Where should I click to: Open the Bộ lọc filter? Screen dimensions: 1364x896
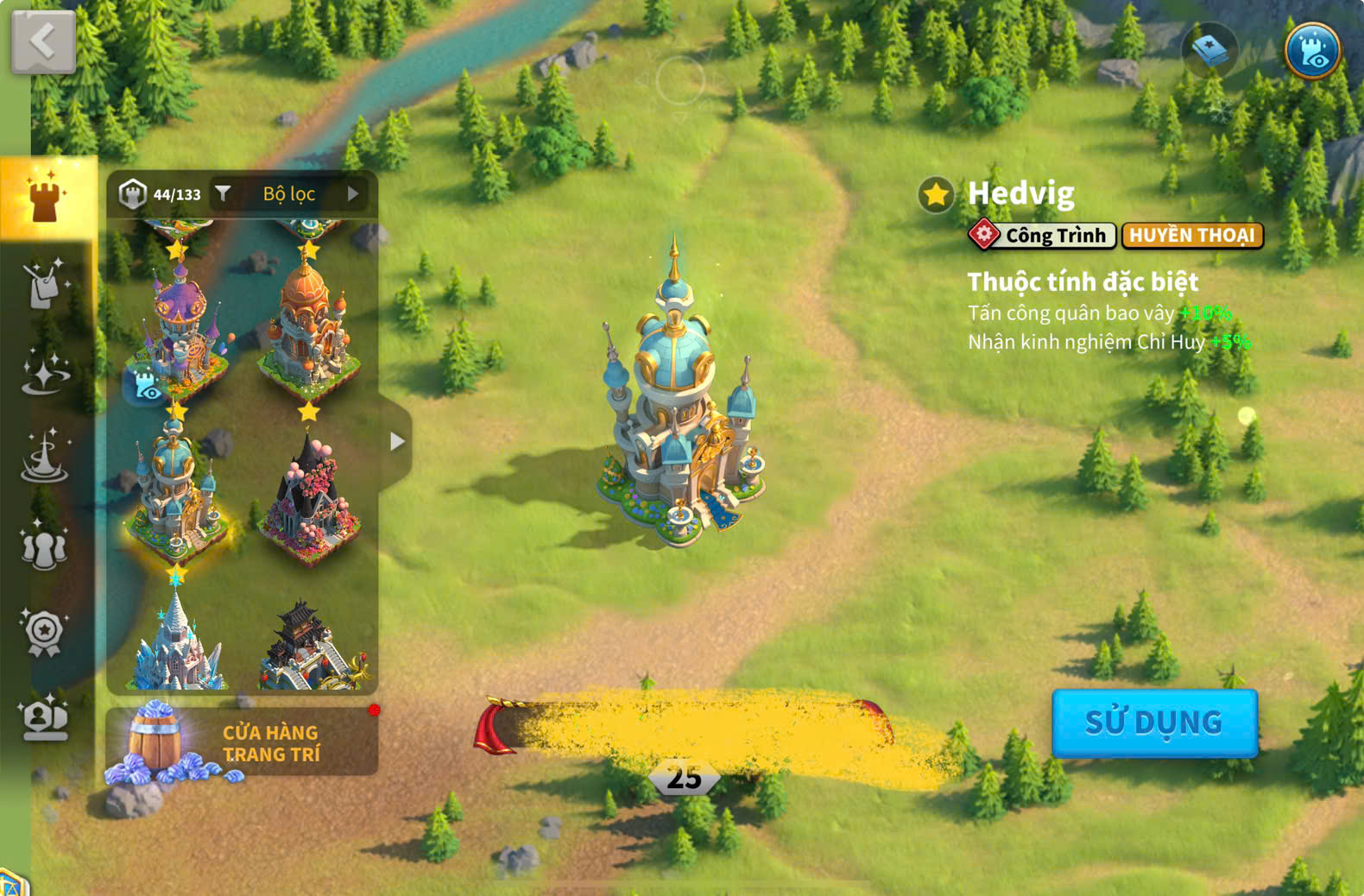pyautogui.click(x=289, y=194)
